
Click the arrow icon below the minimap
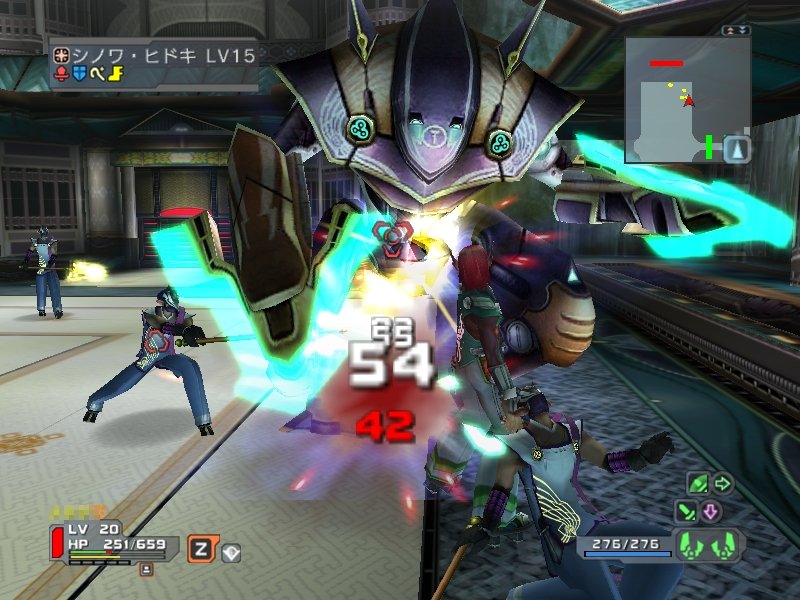[736, 149]
